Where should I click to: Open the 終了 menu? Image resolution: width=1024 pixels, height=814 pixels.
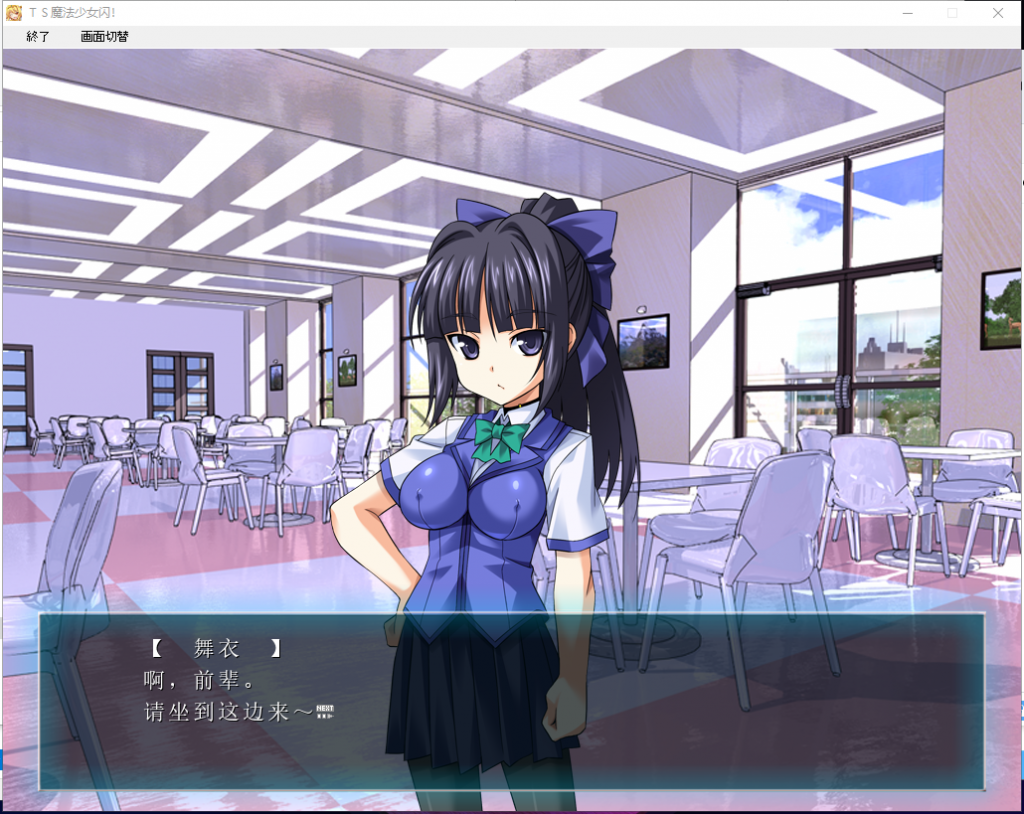[38, 37]
